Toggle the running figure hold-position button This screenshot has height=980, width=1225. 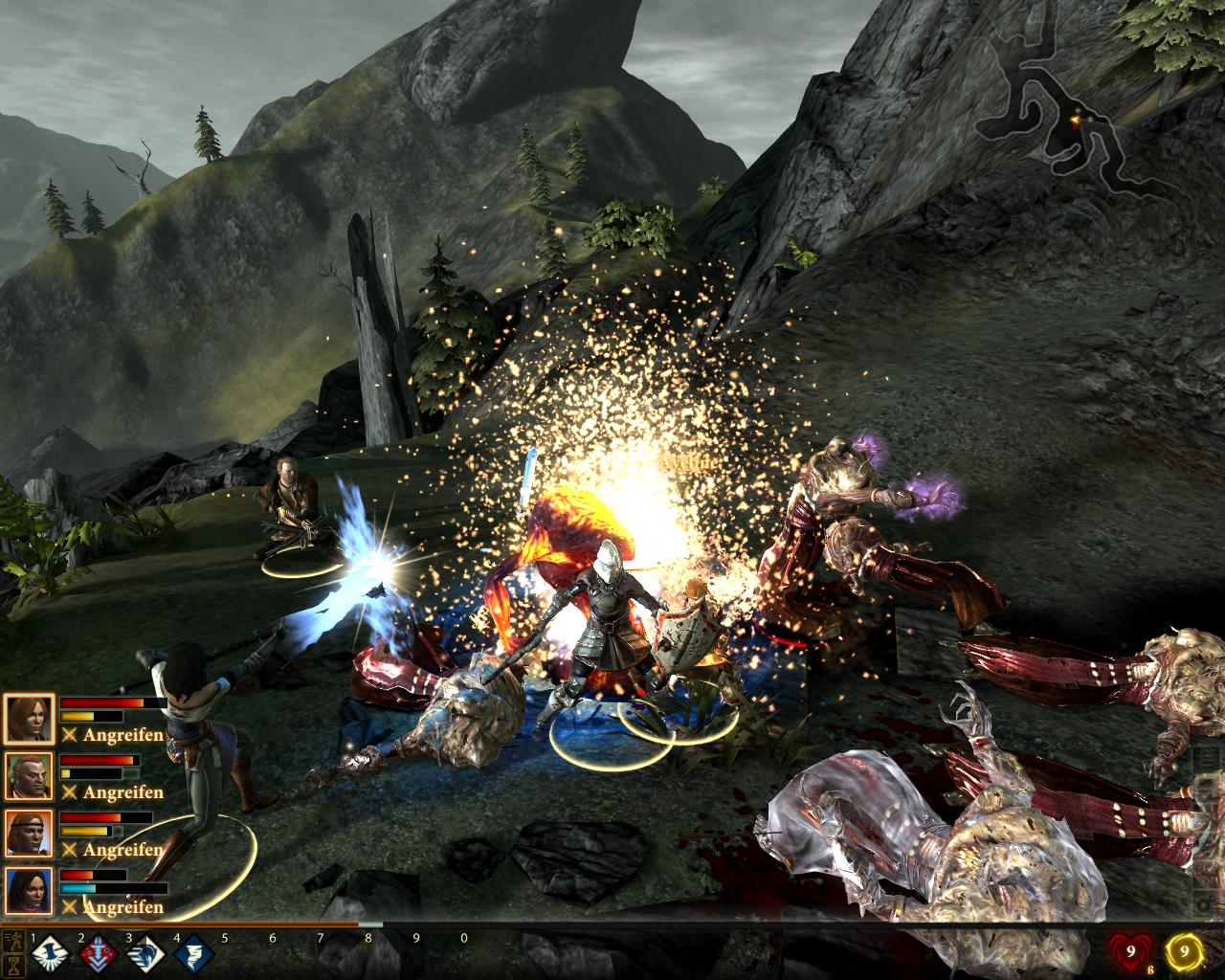click(x=13, y=940)
